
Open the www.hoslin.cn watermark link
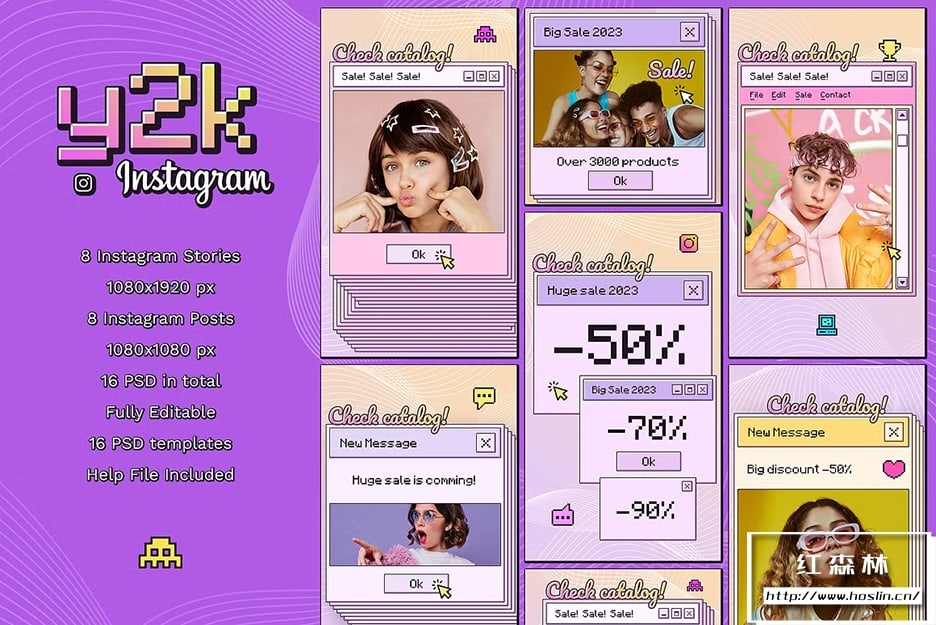tap(842, 596)
